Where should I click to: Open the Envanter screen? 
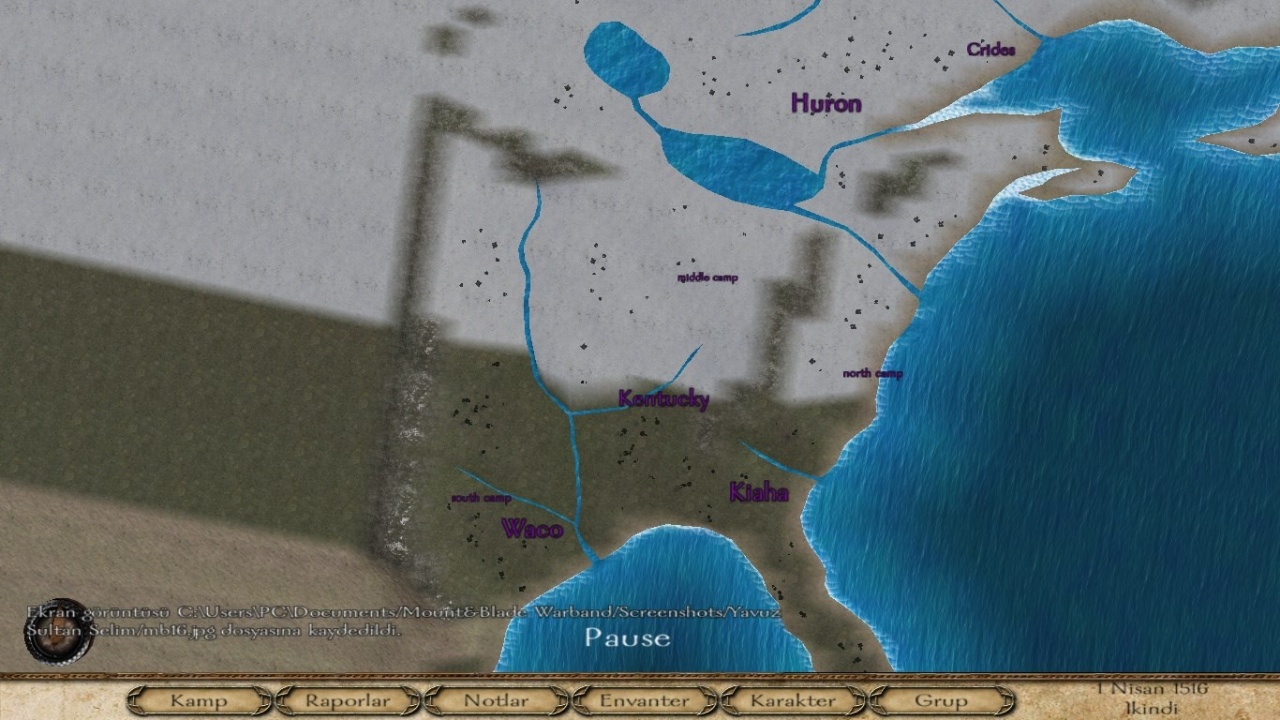644,700
